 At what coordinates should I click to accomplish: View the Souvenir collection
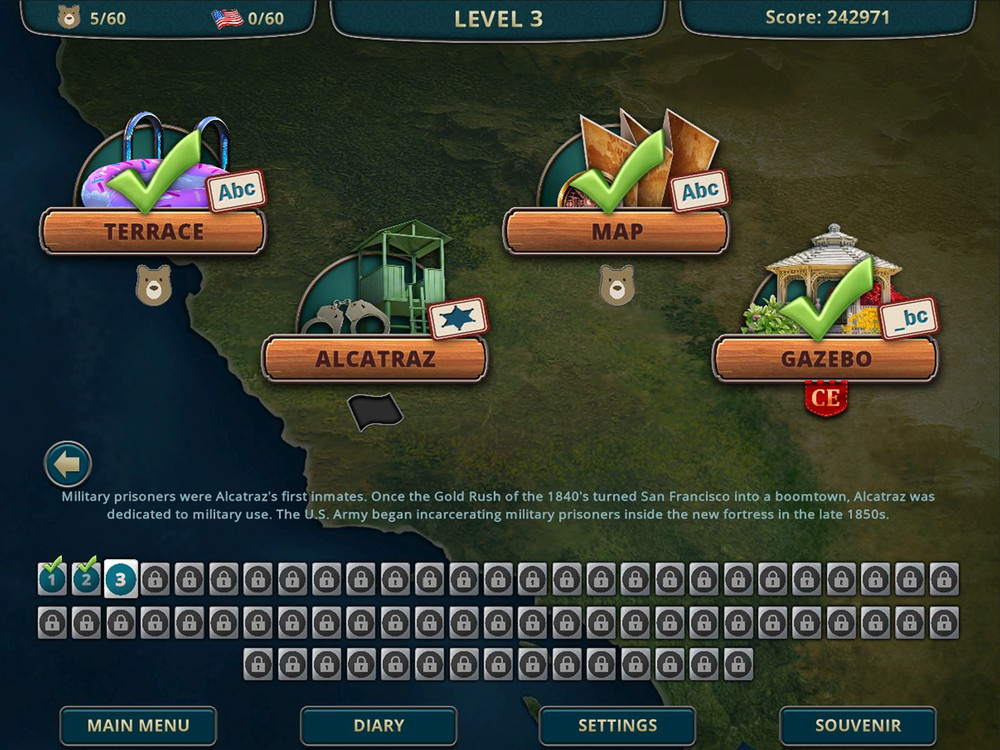(x=857, y=726)
